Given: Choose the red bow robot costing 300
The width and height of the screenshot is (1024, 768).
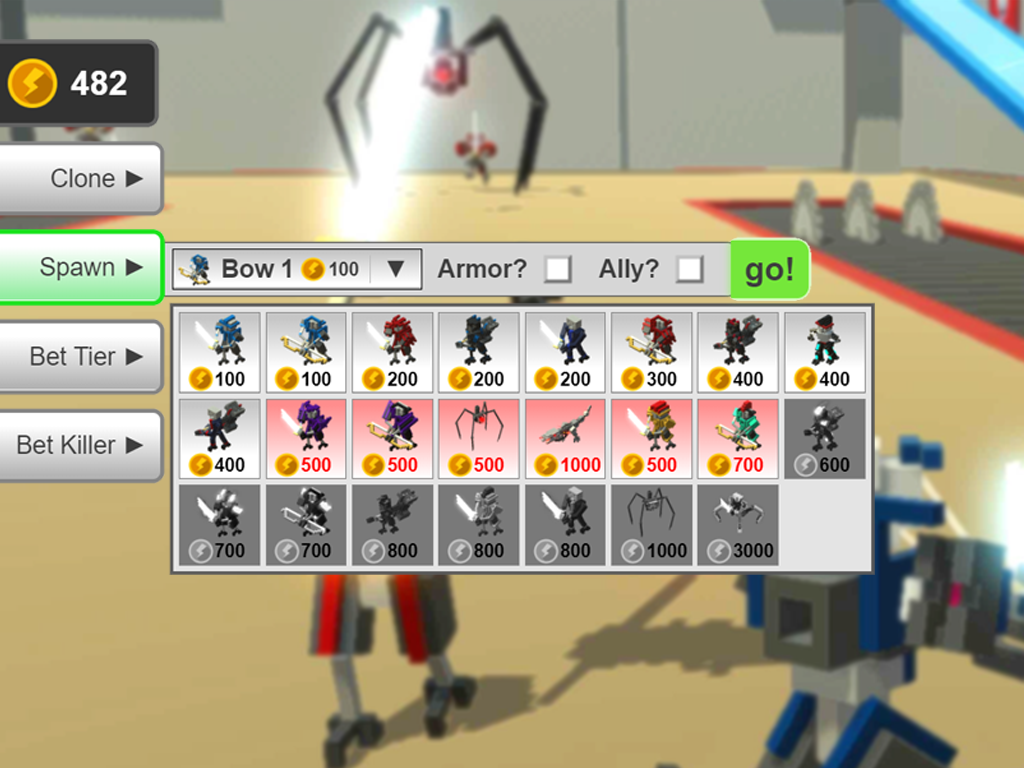Looking at the screenshot, I should point(652,352).
